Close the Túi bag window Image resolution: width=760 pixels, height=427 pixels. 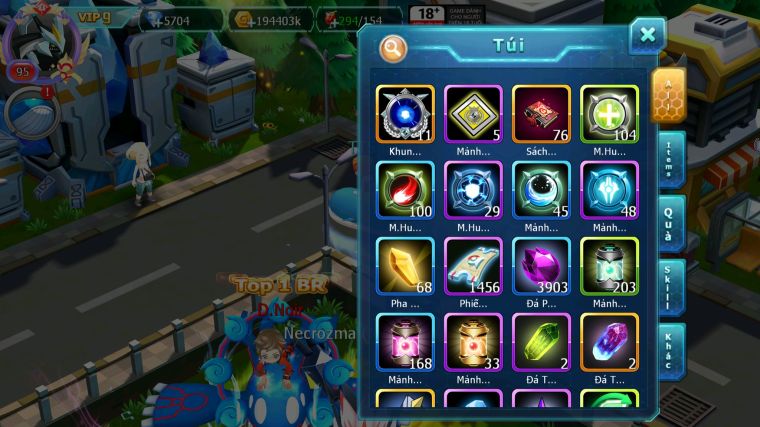[647, 36]
